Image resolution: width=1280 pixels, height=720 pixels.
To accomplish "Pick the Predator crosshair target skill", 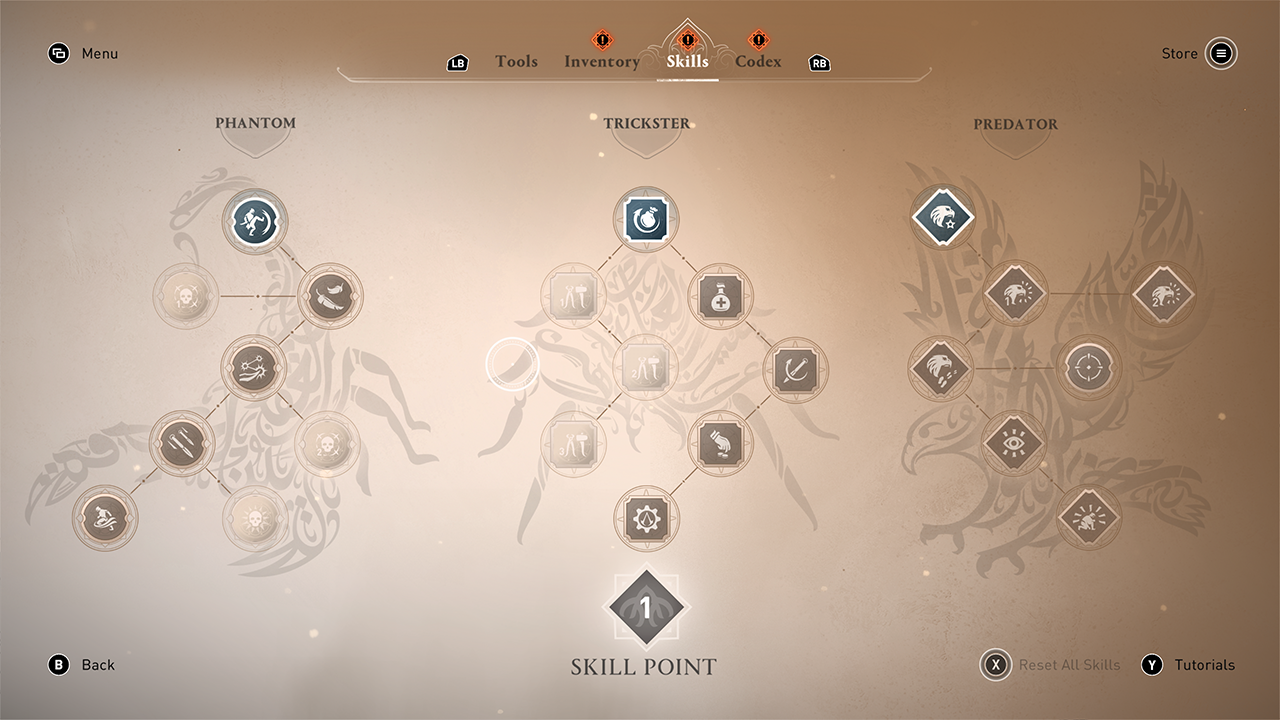I will pos(1089,368).
